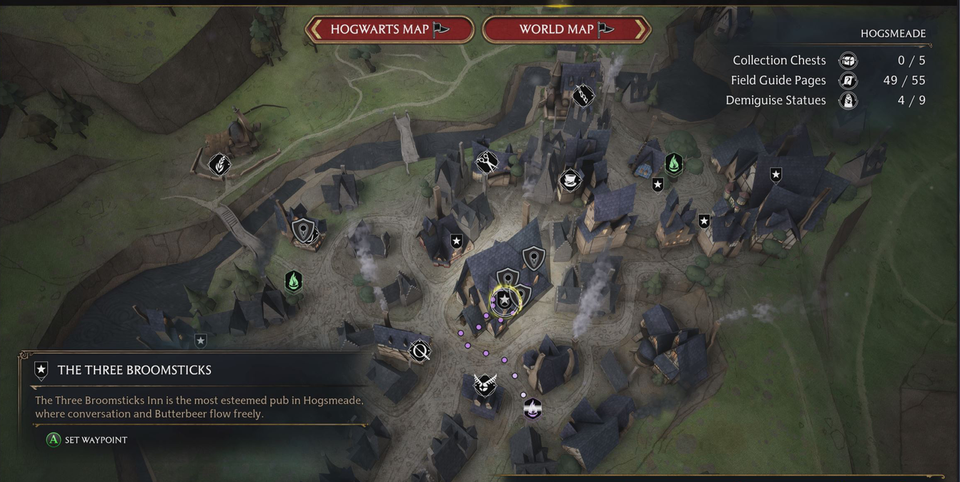Select the marker near the broken bridge
960x482 pixels.
pos(219,162)
